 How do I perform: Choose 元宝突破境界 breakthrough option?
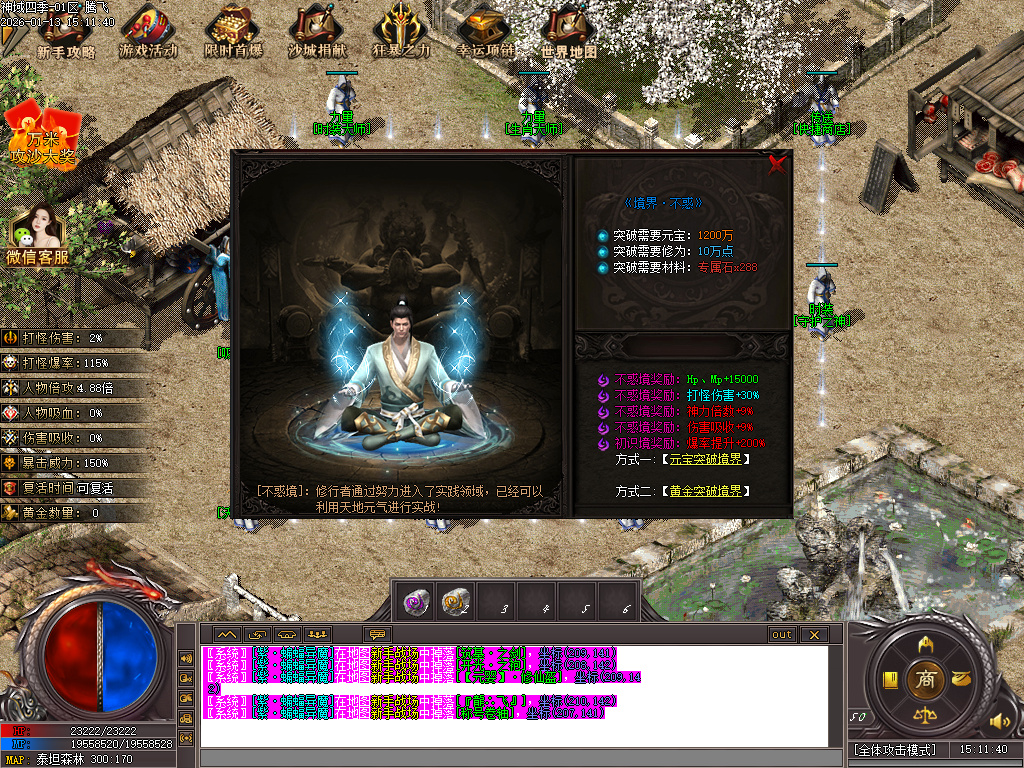click(705, 459)
